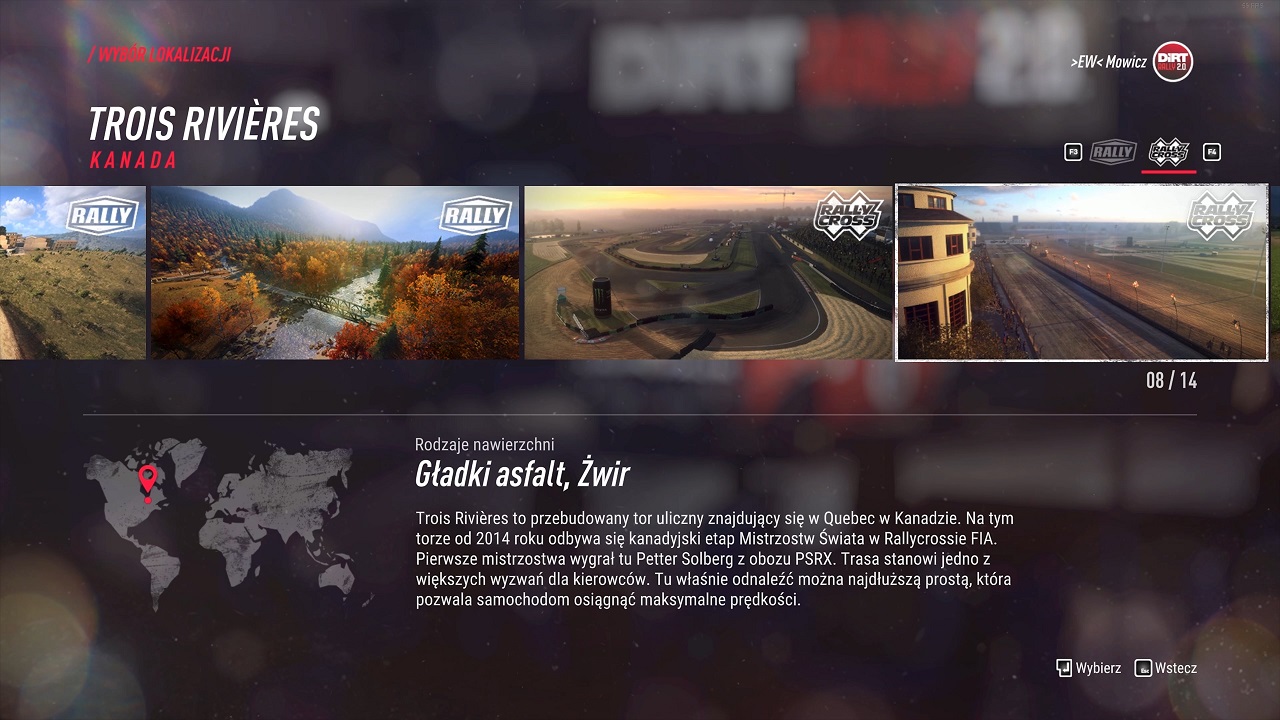Screen dimensions: 1280x720
Task: Switch to the Rally discipline tab
Action: (1113, 152)
